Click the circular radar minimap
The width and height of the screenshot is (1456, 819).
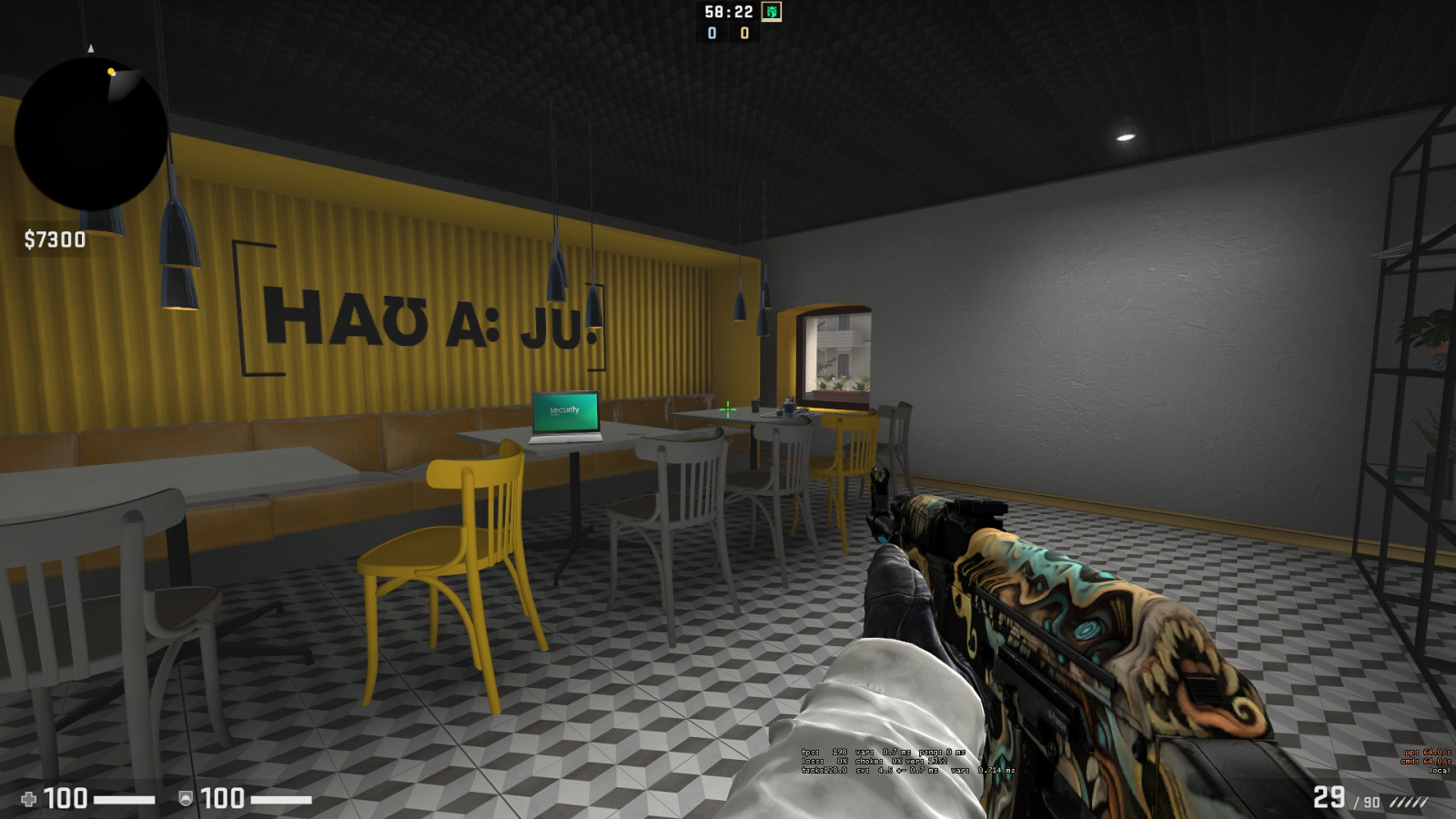point(91,134)
